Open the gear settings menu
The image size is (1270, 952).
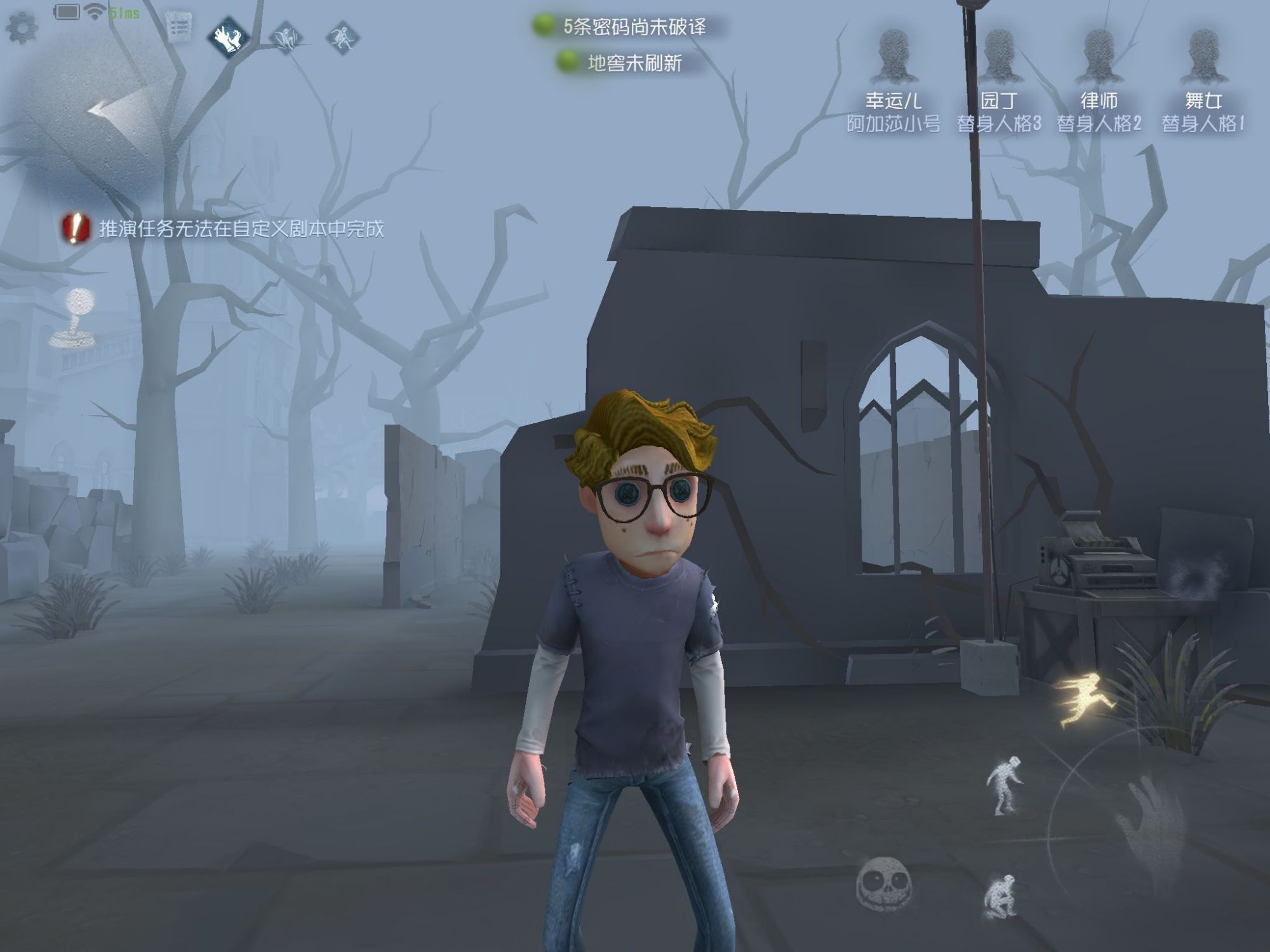(22, 29)
